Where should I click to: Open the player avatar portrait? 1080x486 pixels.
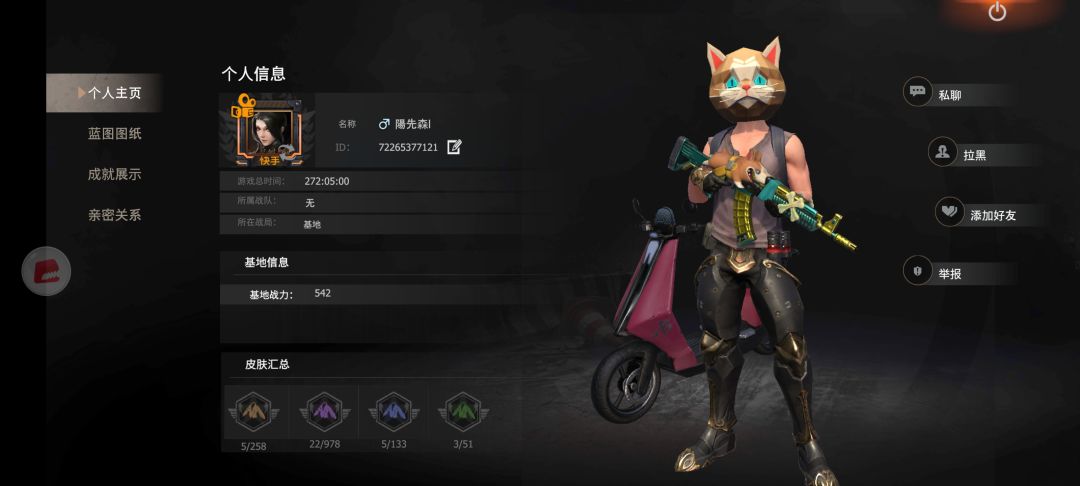tap(267, 131)
